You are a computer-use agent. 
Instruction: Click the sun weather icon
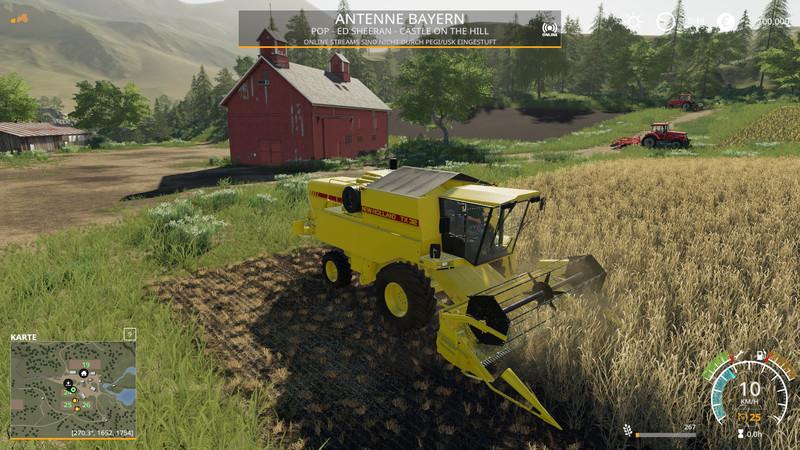point(632,22)
